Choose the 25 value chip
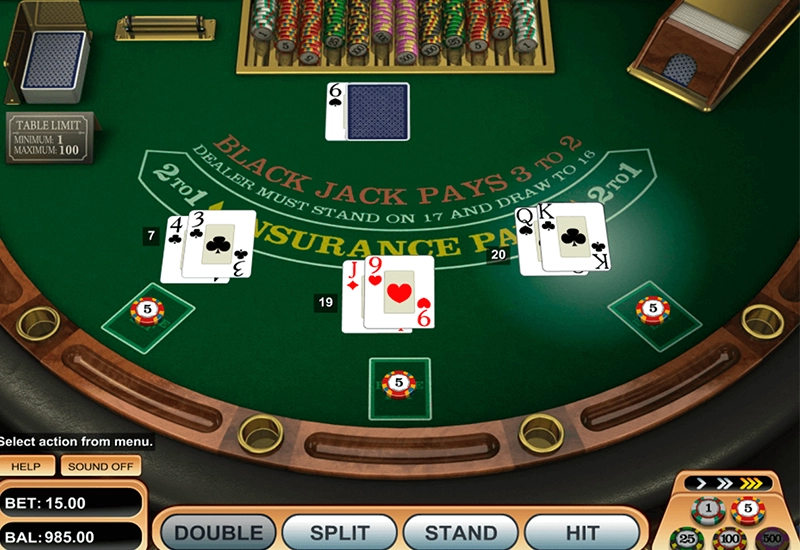Image resolution: width=800 pixels, height=550 pixels. (686, 540)
